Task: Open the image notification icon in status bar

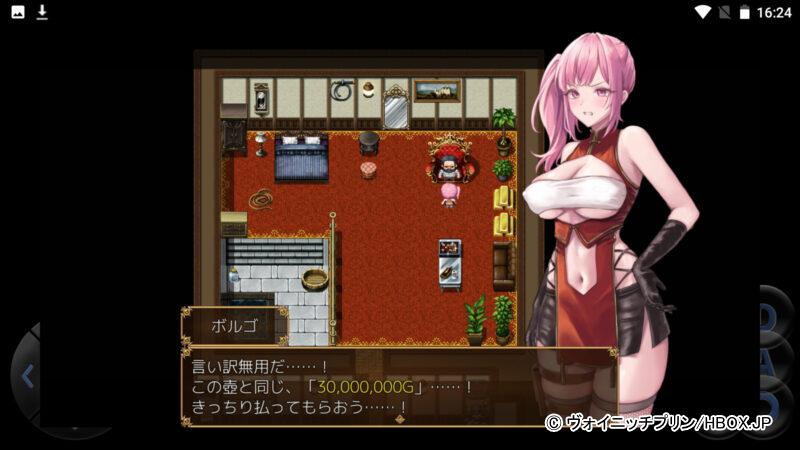Action: pyautogui.click(x=17, y=12)
